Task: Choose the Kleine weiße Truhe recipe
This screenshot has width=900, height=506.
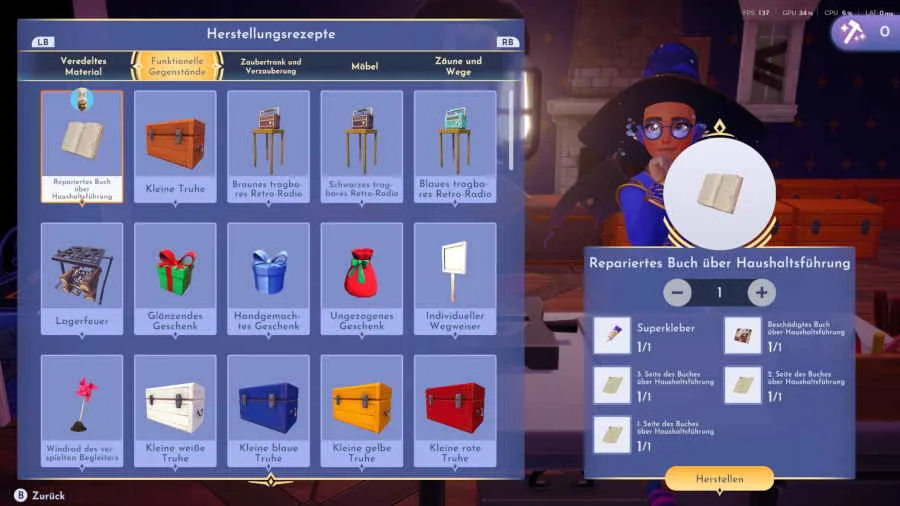Action: (175, 410)
